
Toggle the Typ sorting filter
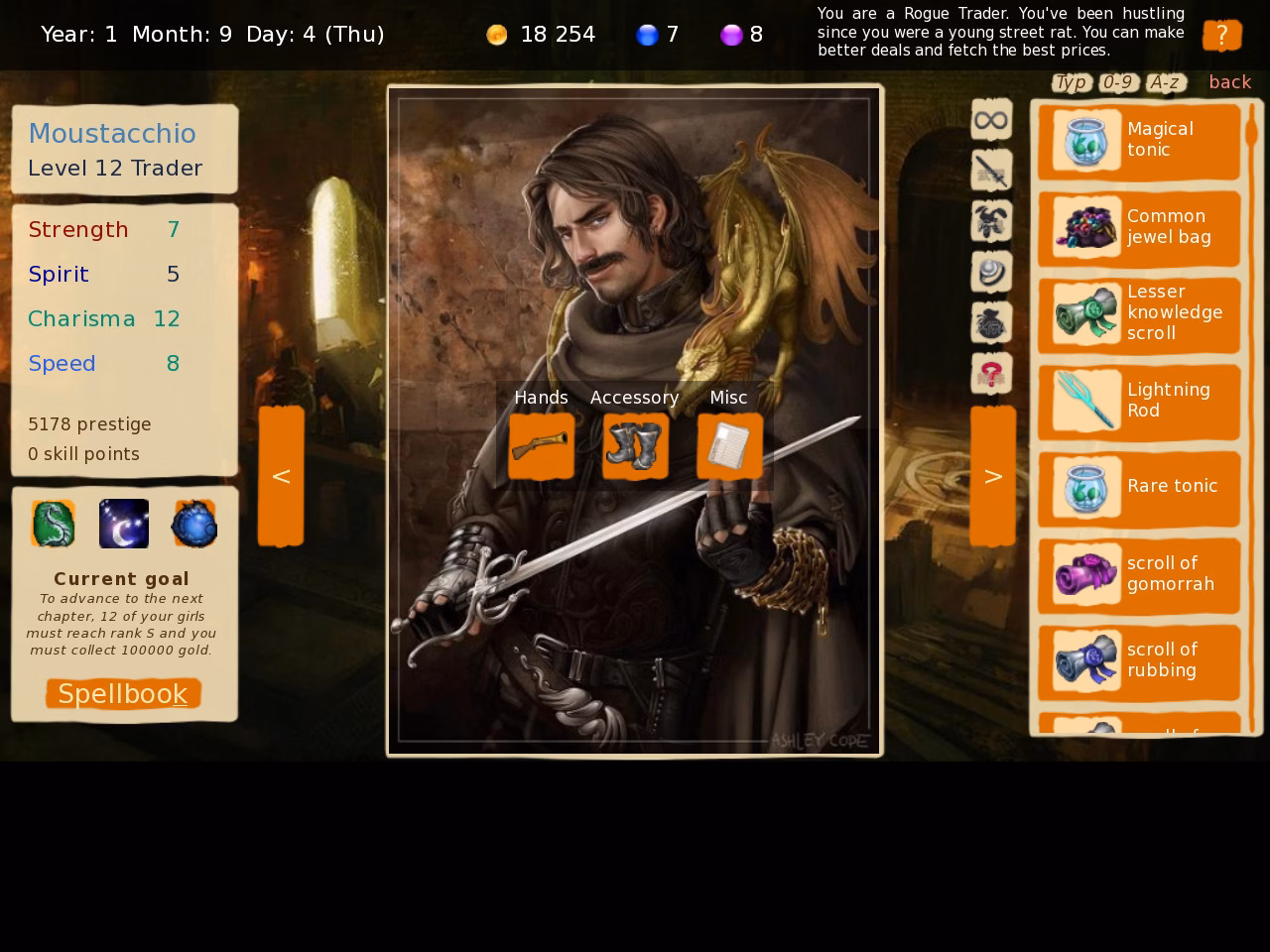point(1071,82)
